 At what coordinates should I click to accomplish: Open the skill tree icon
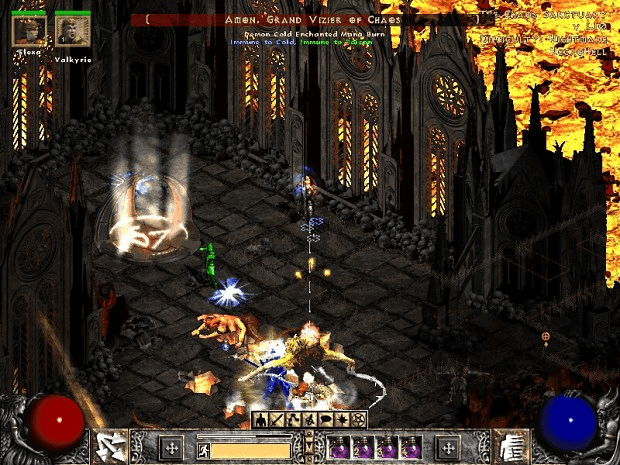point(291,418)
